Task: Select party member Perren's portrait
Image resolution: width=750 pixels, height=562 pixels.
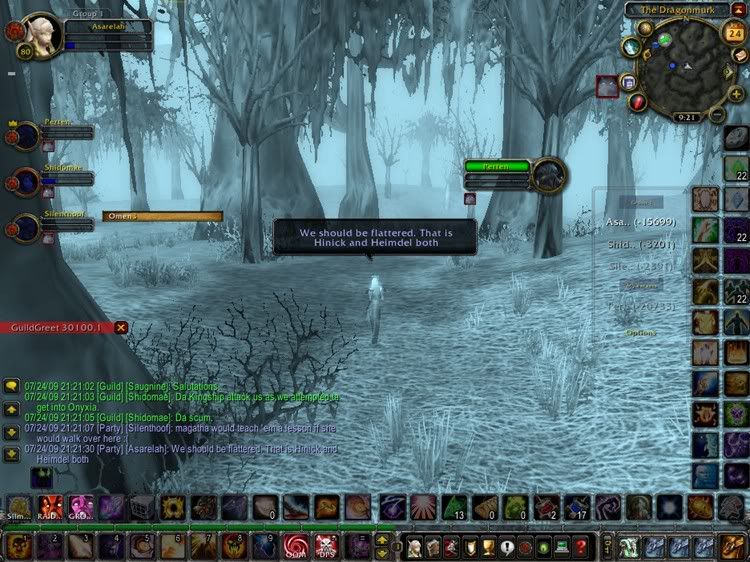Action: [x=24, y=135]
